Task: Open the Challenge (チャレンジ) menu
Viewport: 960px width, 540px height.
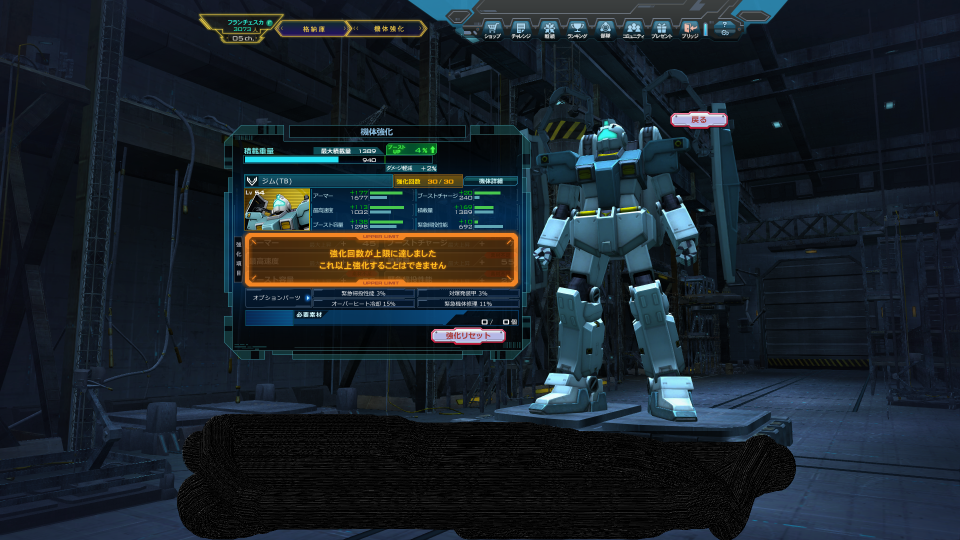Action: (520, 28)
